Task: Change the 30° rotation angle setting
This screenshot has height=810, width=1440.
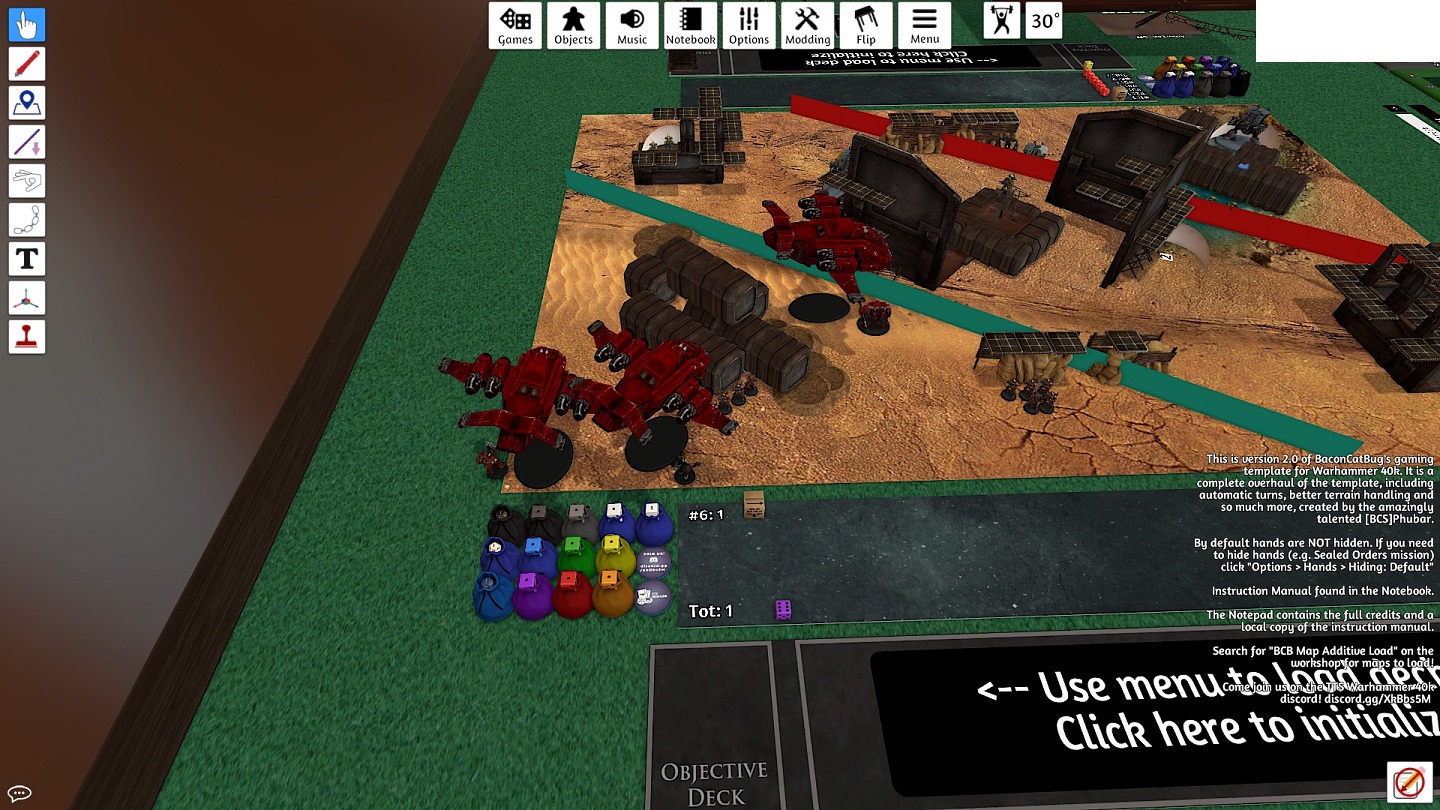Action: 1044,21
